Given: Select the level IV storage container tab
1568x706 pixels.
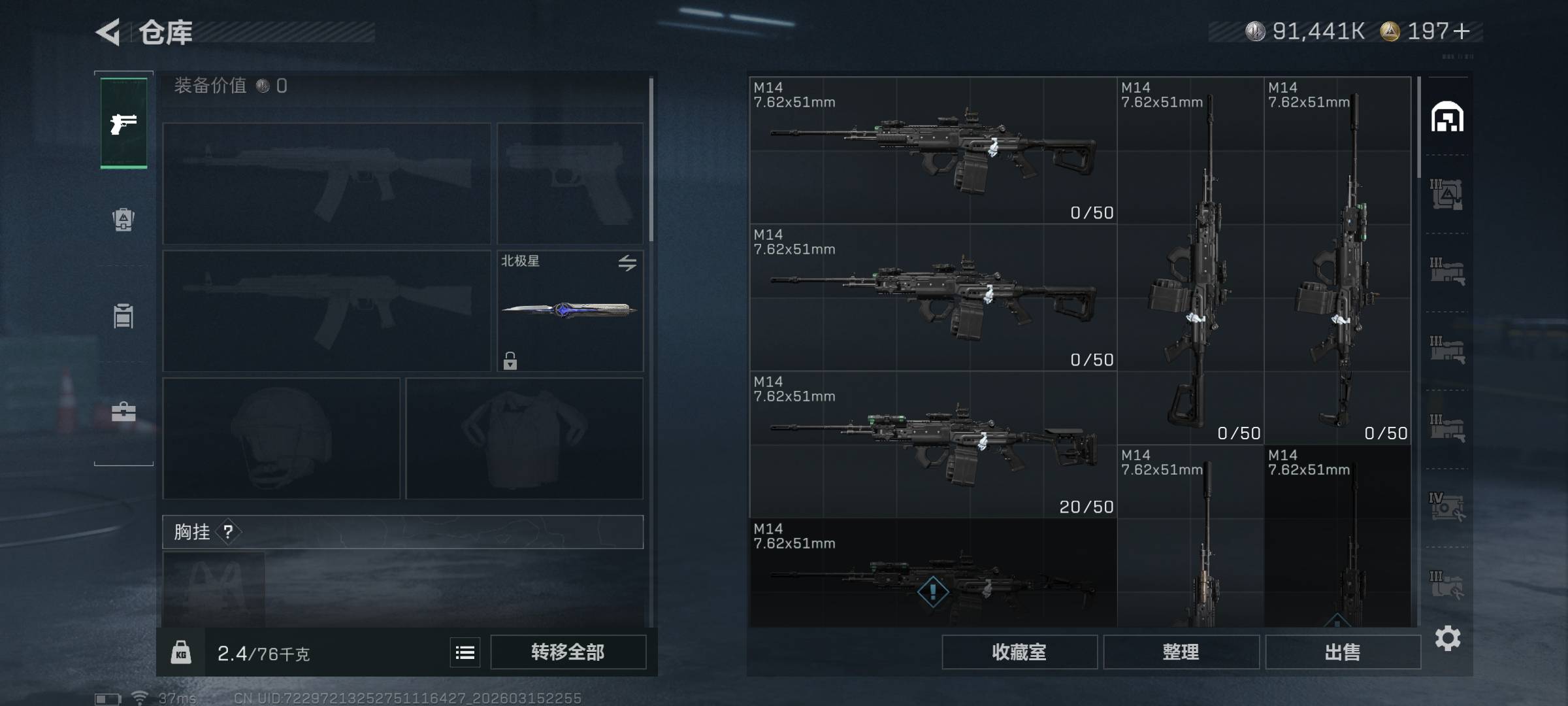Looking at the screenshot, I should 1446,507.
